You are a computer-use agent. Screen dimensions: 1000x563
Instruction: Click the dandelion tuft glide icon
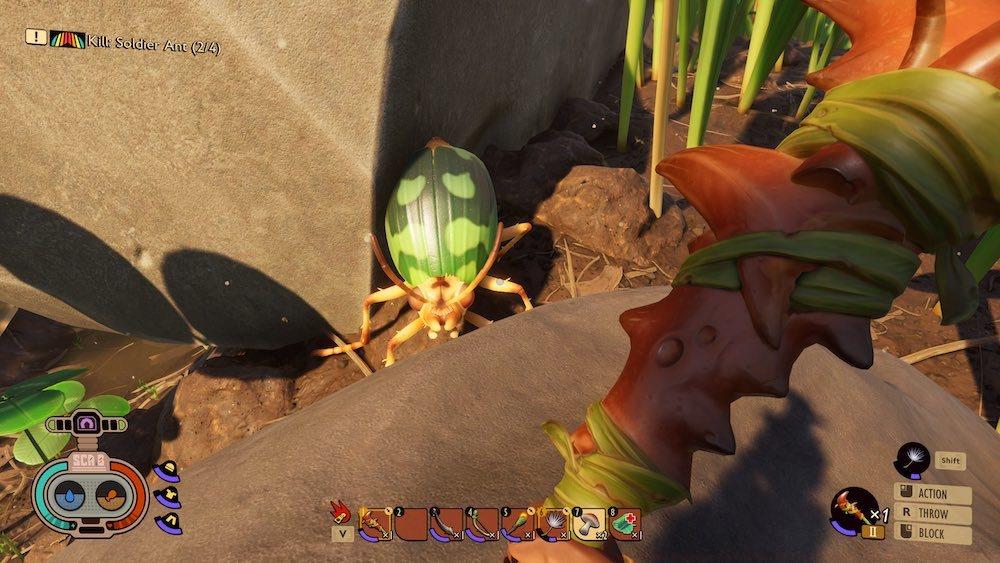tap(912, 459)
